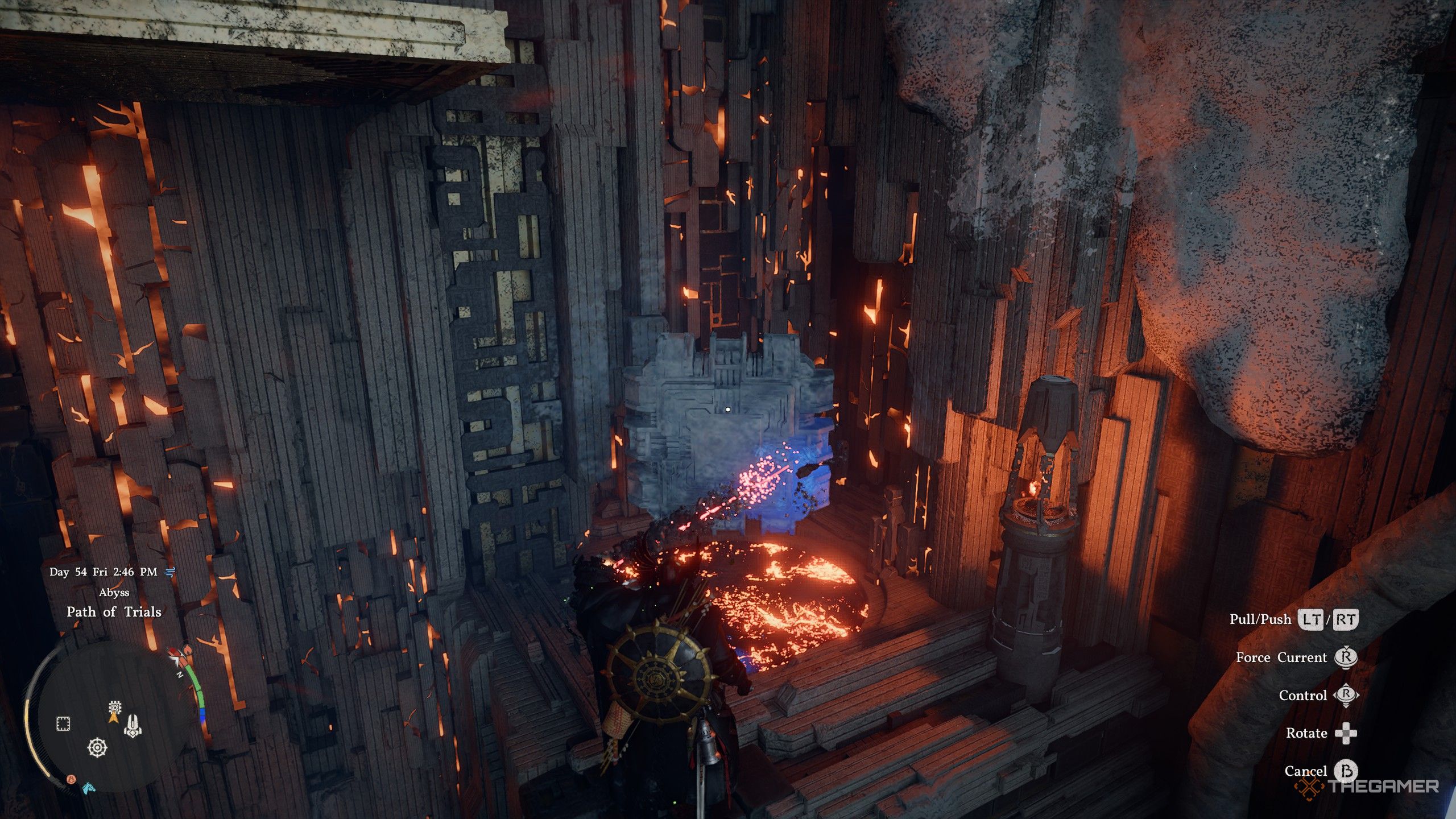Viewport: 1456px width, 819px height.
Task: Select the gear-wheel marker on the minimap
Action: (98, 747)
